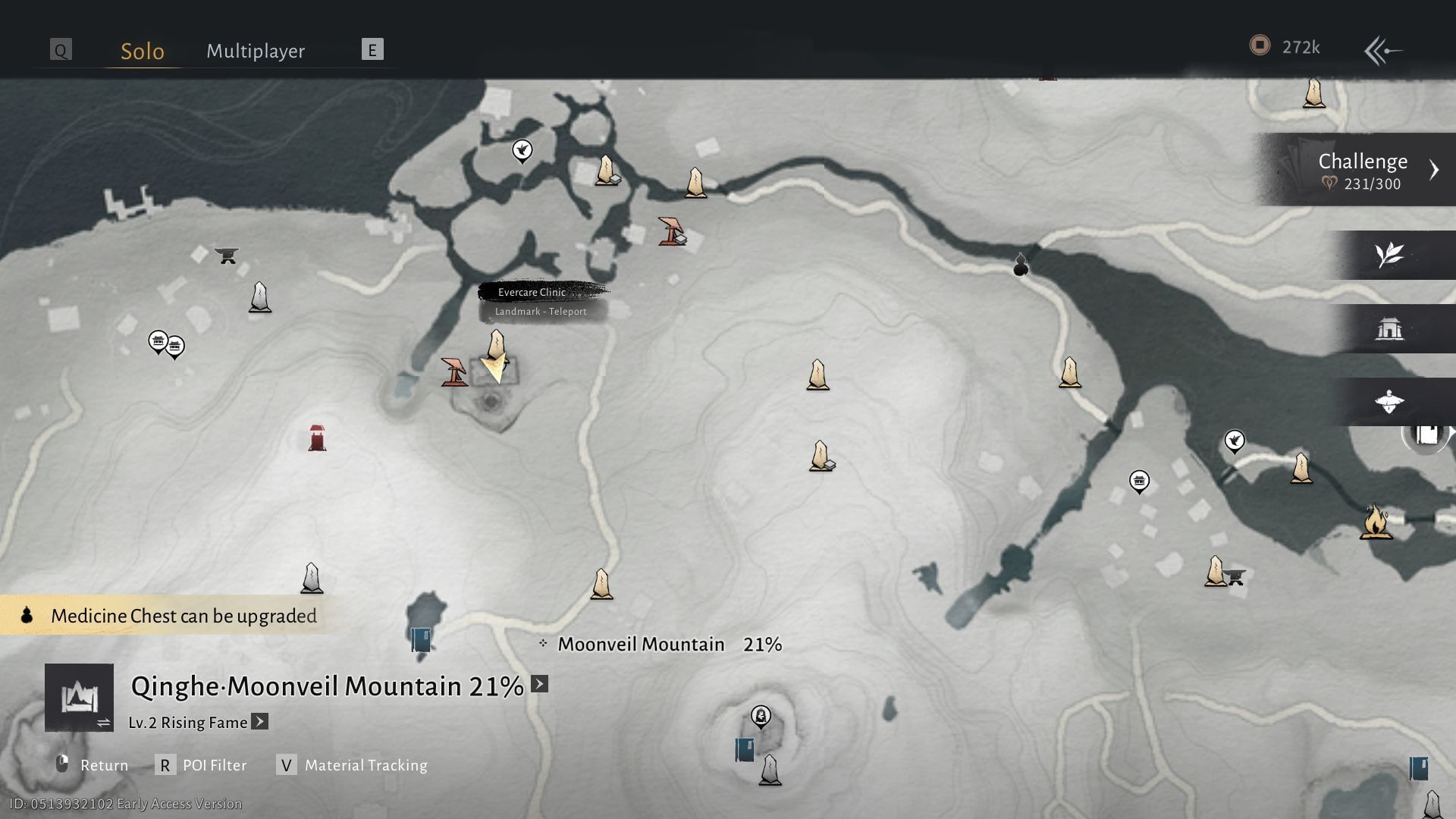Switch region using the mountain map icon
The image size is (1456, 819).
(x=79, y=697)
